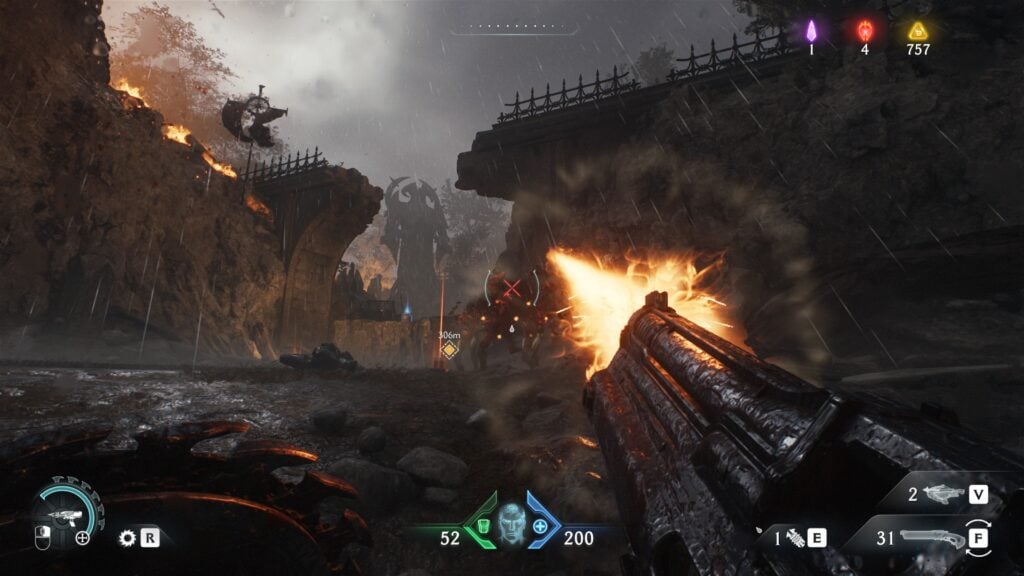The width and height of the screenshot is (1024, 576).
Task: Select the shotgun weapon slot
Action: point(932,539)
